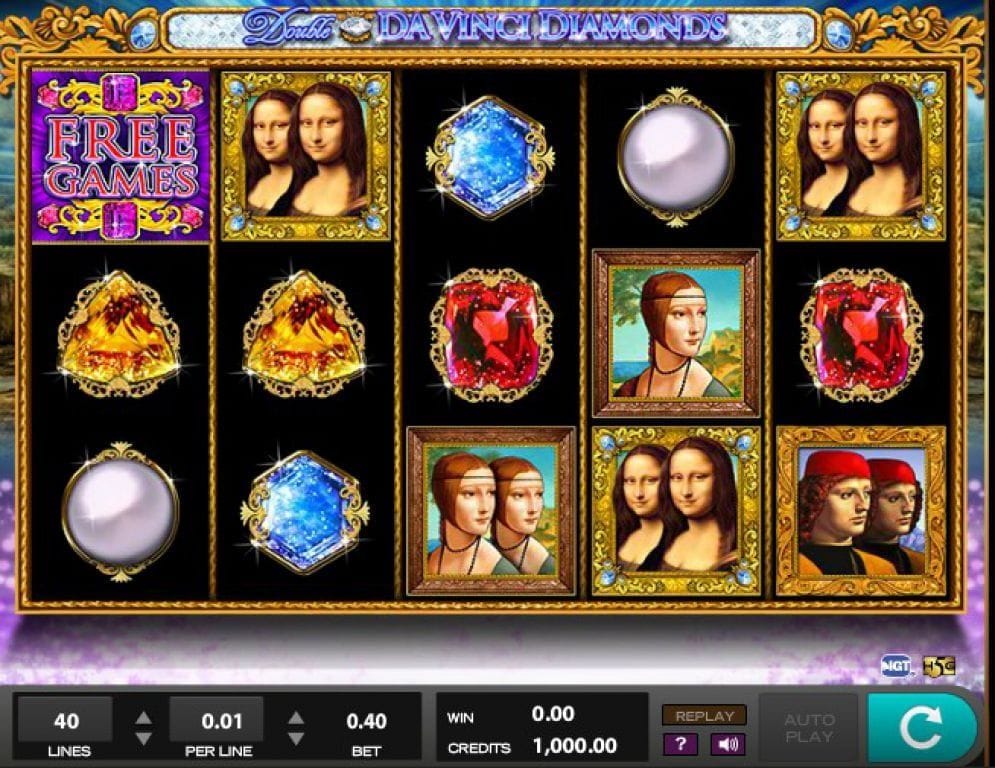Start Auto Play mode
Image resolution: width=995 pixels, height=768 pixels.
point(809,728)
